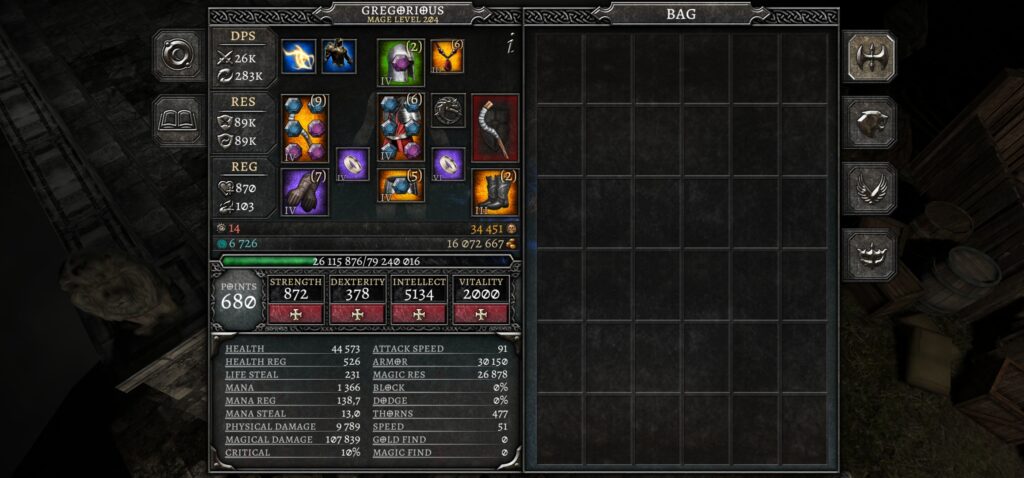This screenshot has width=1024, height=478.
Task: Select the black boots slot
Action: tap(495, 191)
